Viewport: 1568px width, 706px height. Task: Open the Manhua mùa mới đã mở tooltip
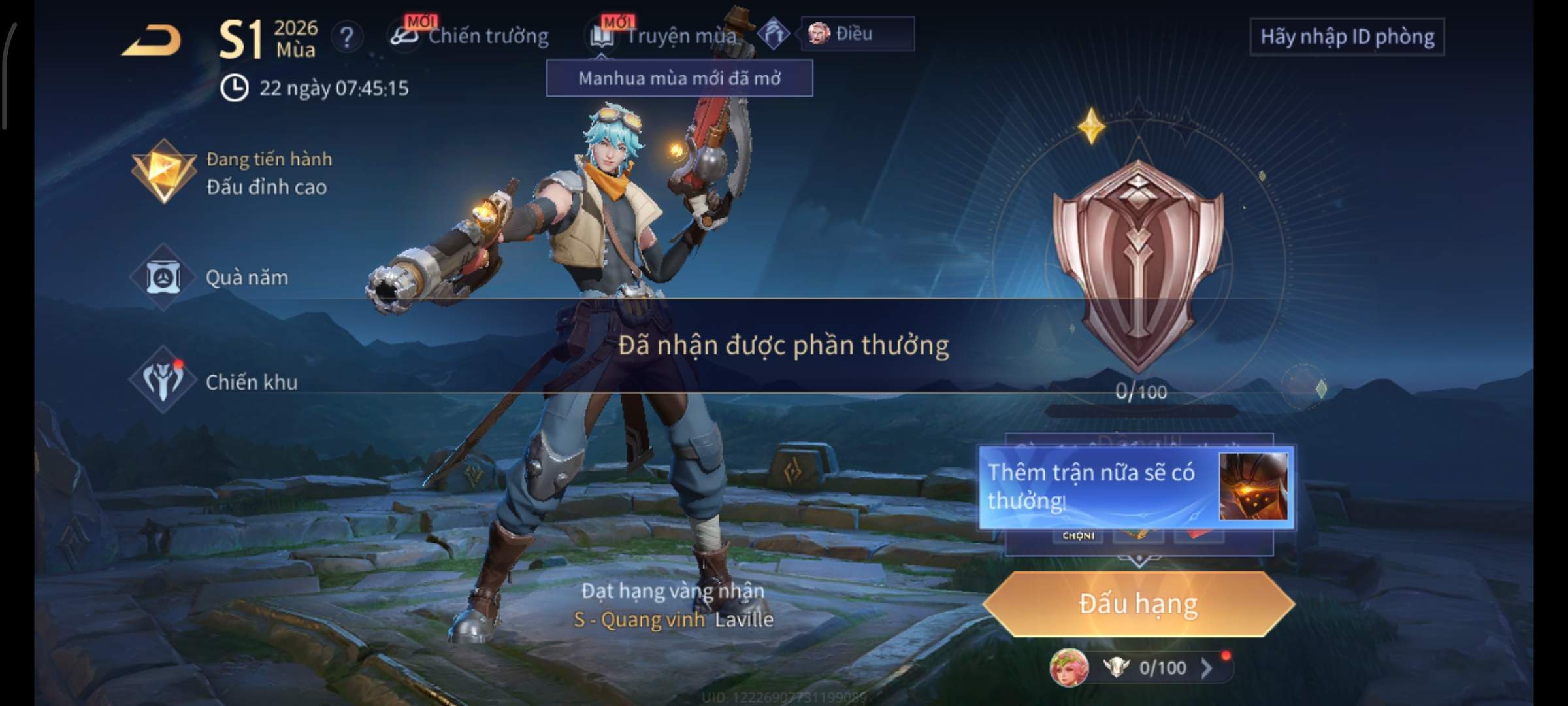[679, 78]
